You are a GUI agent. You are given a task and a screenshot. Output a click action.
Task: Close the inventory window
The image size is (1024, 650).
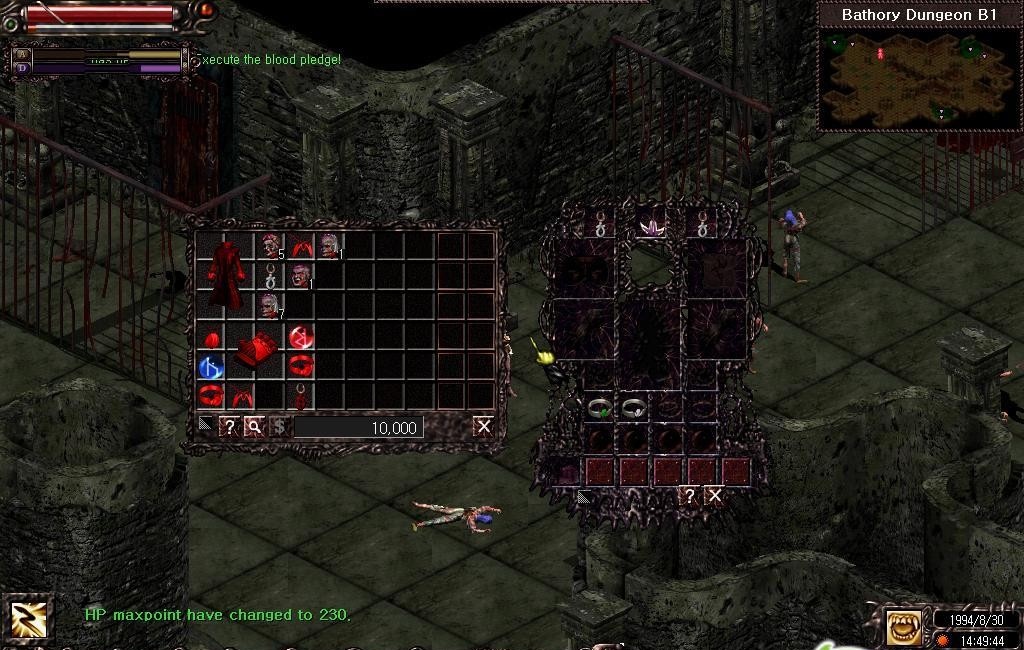pyautogui.click(x=484, y=427)
